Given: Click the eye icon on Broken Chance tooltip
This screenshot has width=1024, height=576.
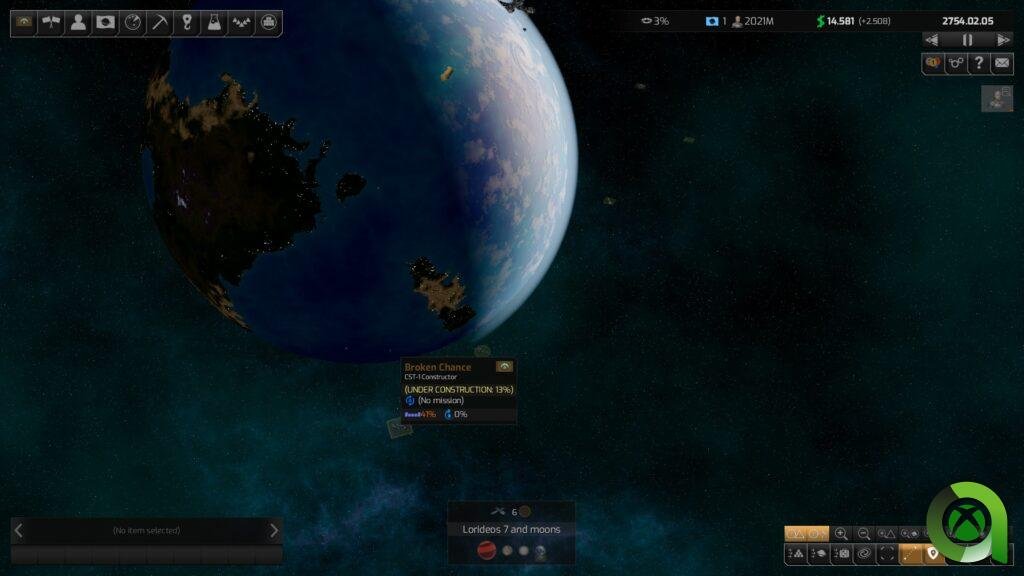Looking at the screenshot, I should click(x=504, y=367).
